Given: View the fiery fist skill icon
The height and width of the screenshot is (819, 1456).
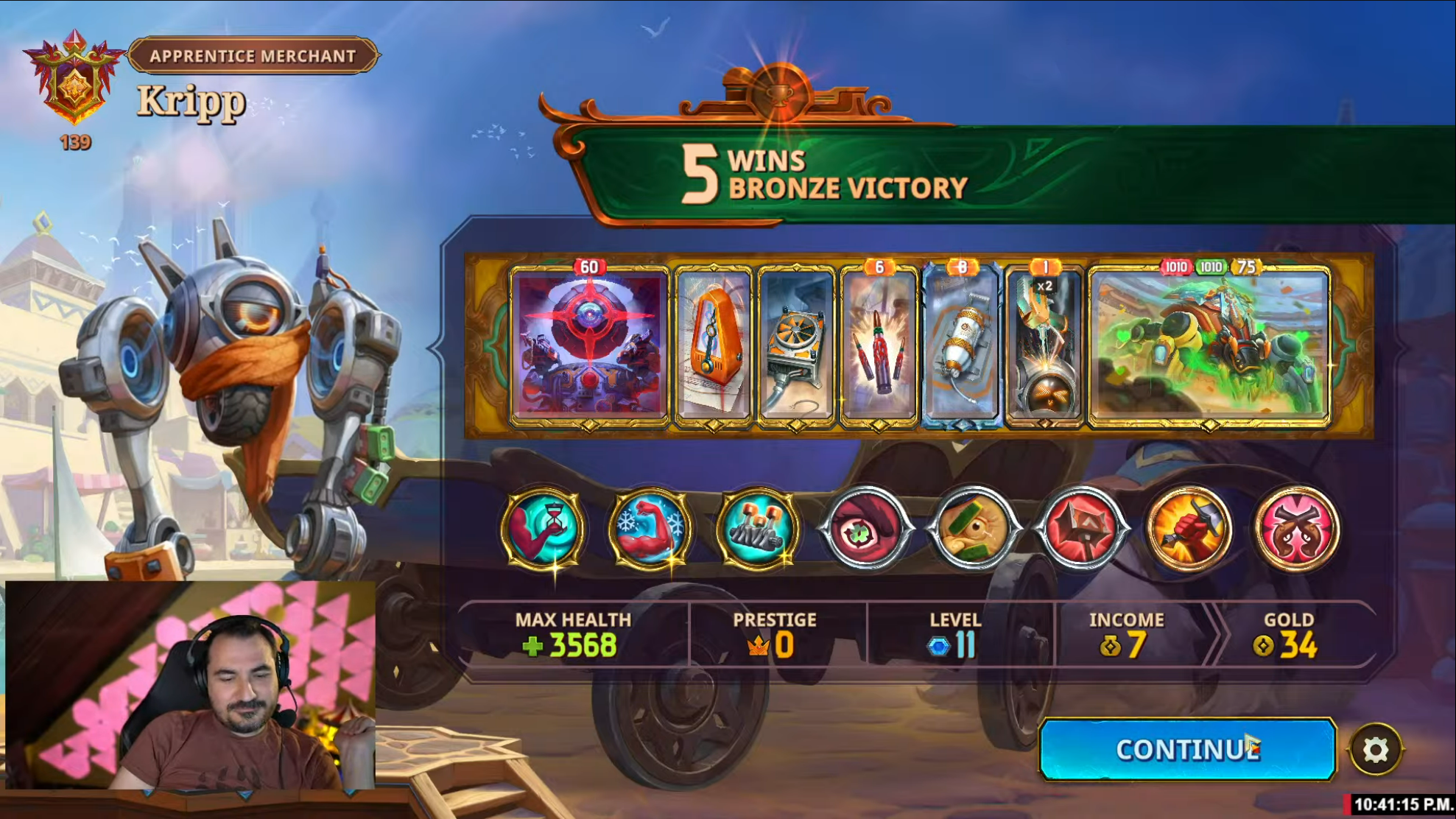Looking at the screenshot, I should tap(1189, 528).
